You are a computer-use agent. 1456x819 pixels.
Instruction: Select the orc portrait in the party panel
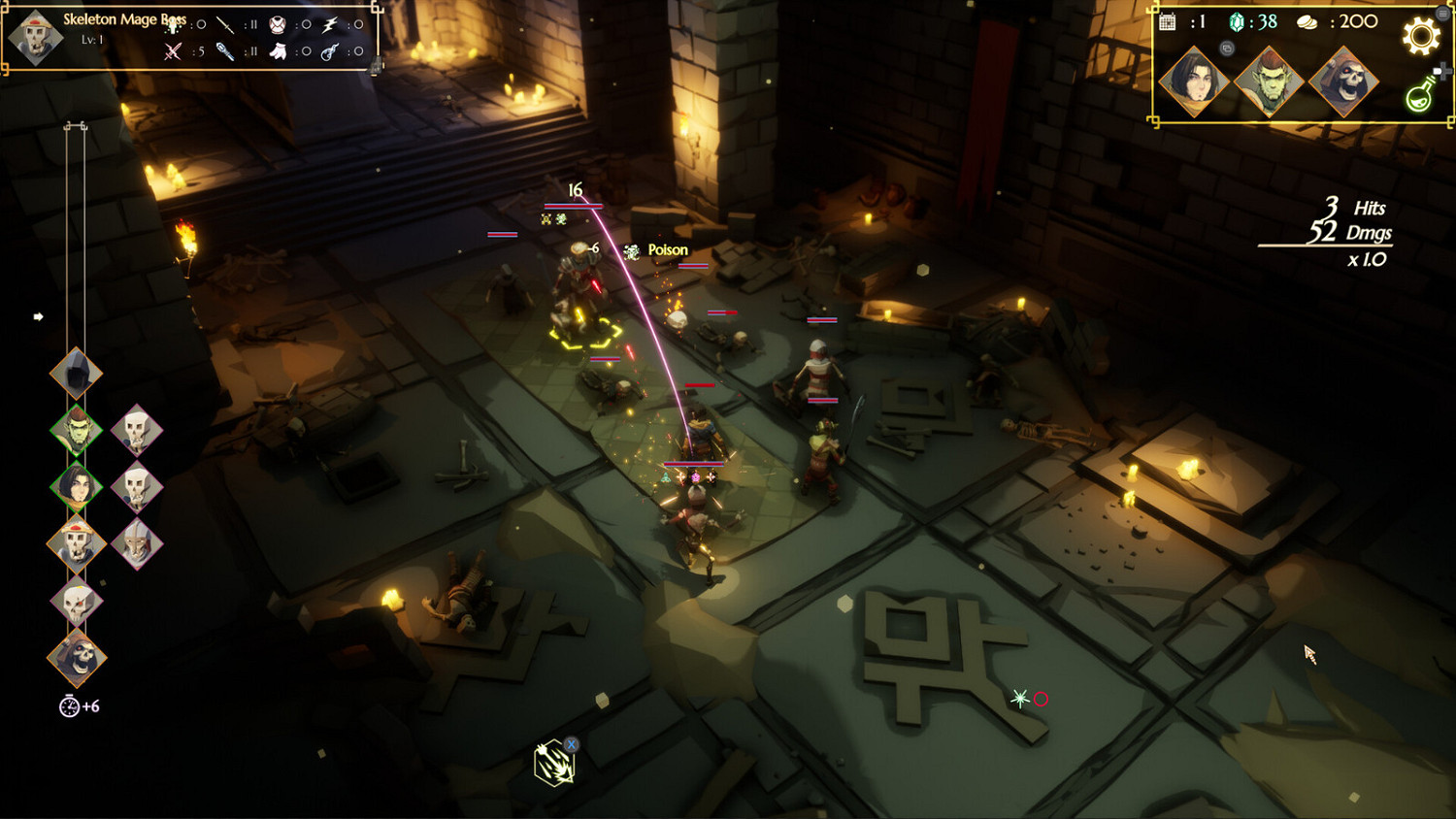click(x=1270, y=82)
